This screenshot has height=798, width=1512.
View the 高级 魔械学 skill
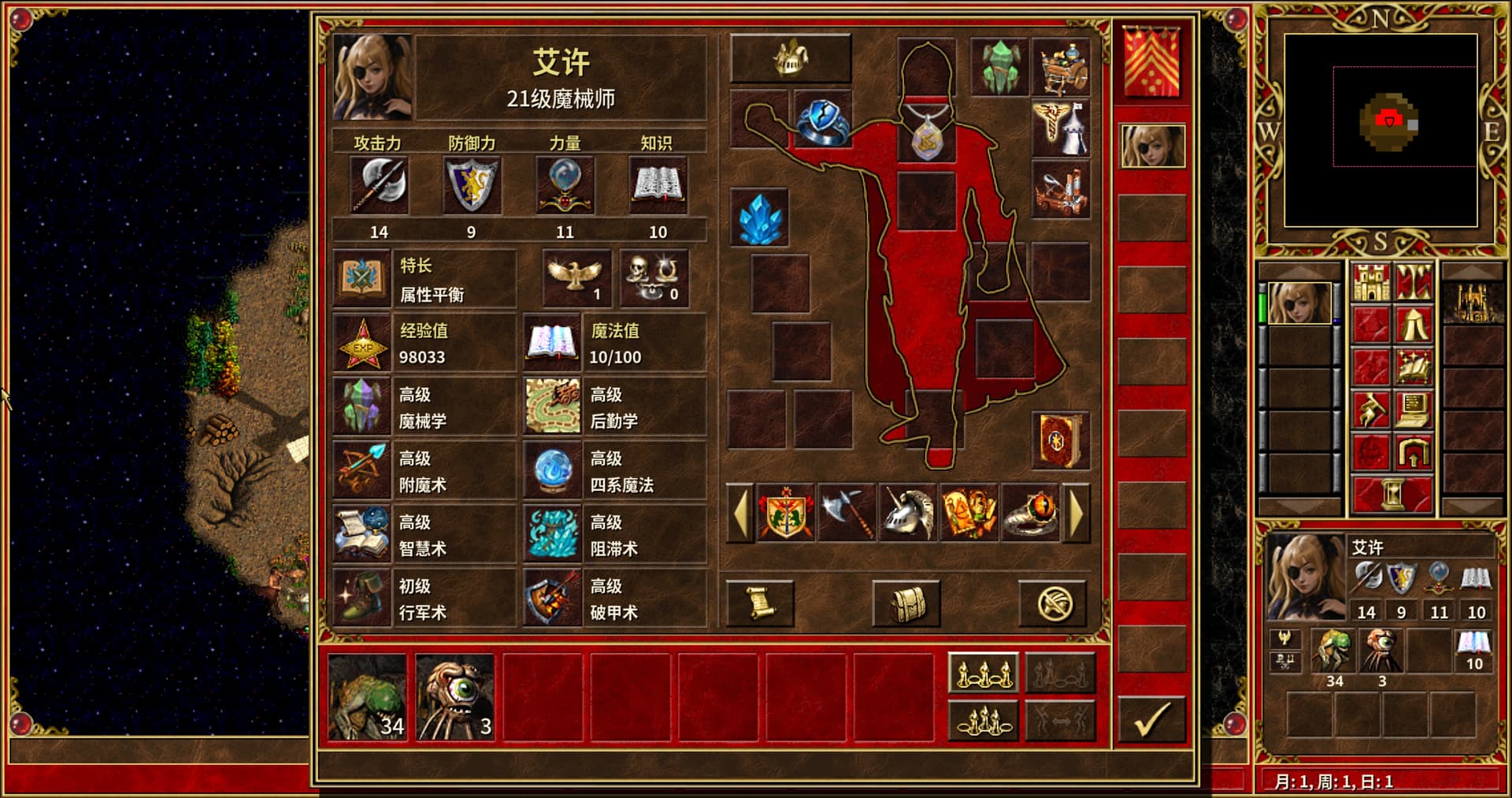[424, 407]
